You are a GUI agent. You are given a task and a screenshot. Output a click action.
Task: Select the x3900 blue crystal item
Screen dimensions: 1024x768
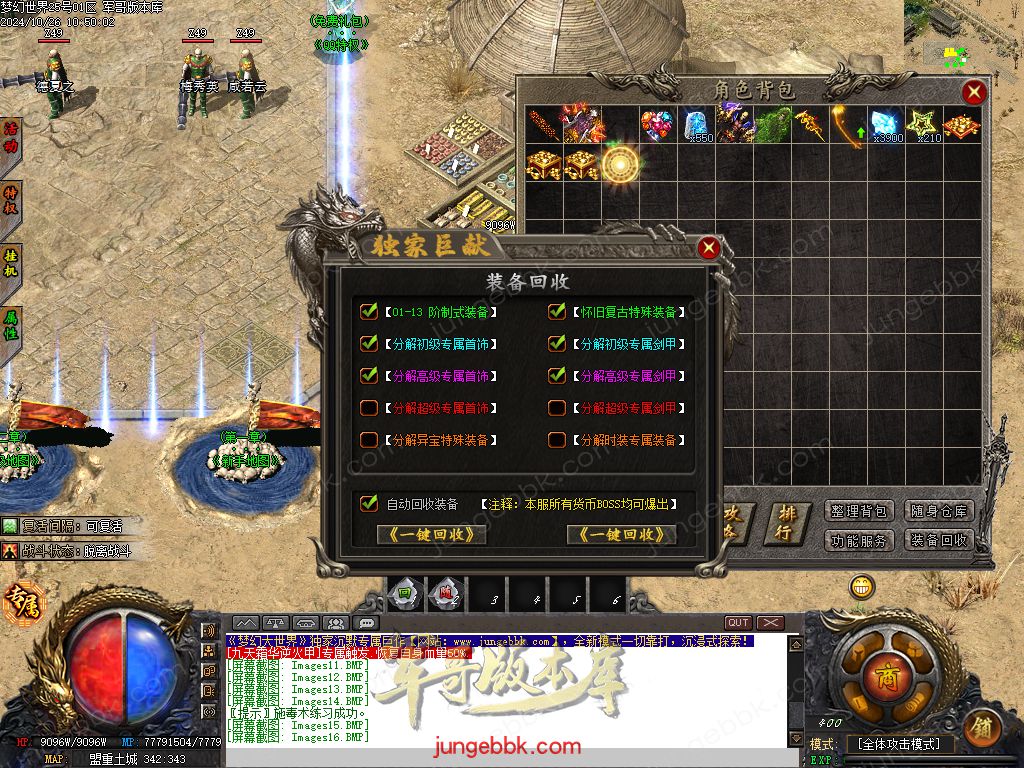pyautogui.click(x=887, y=125)
